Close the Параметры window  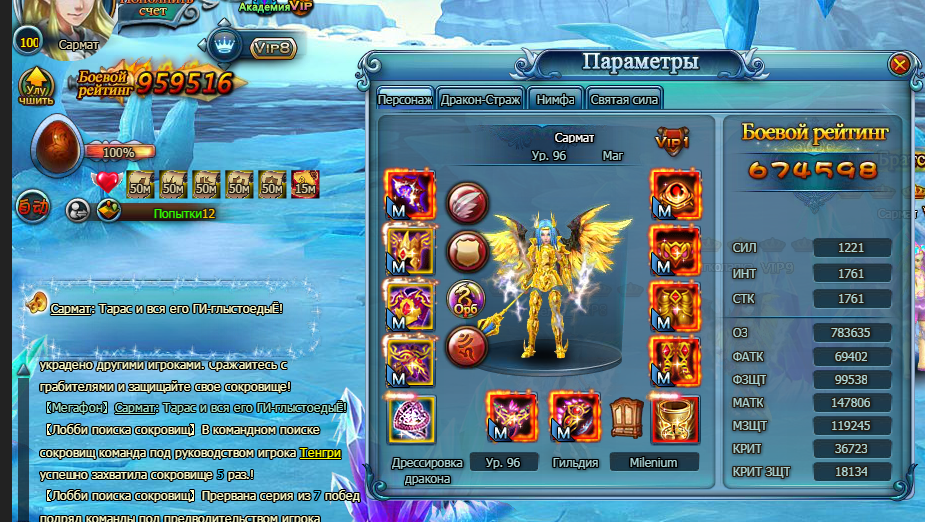(x=899, y=65)
